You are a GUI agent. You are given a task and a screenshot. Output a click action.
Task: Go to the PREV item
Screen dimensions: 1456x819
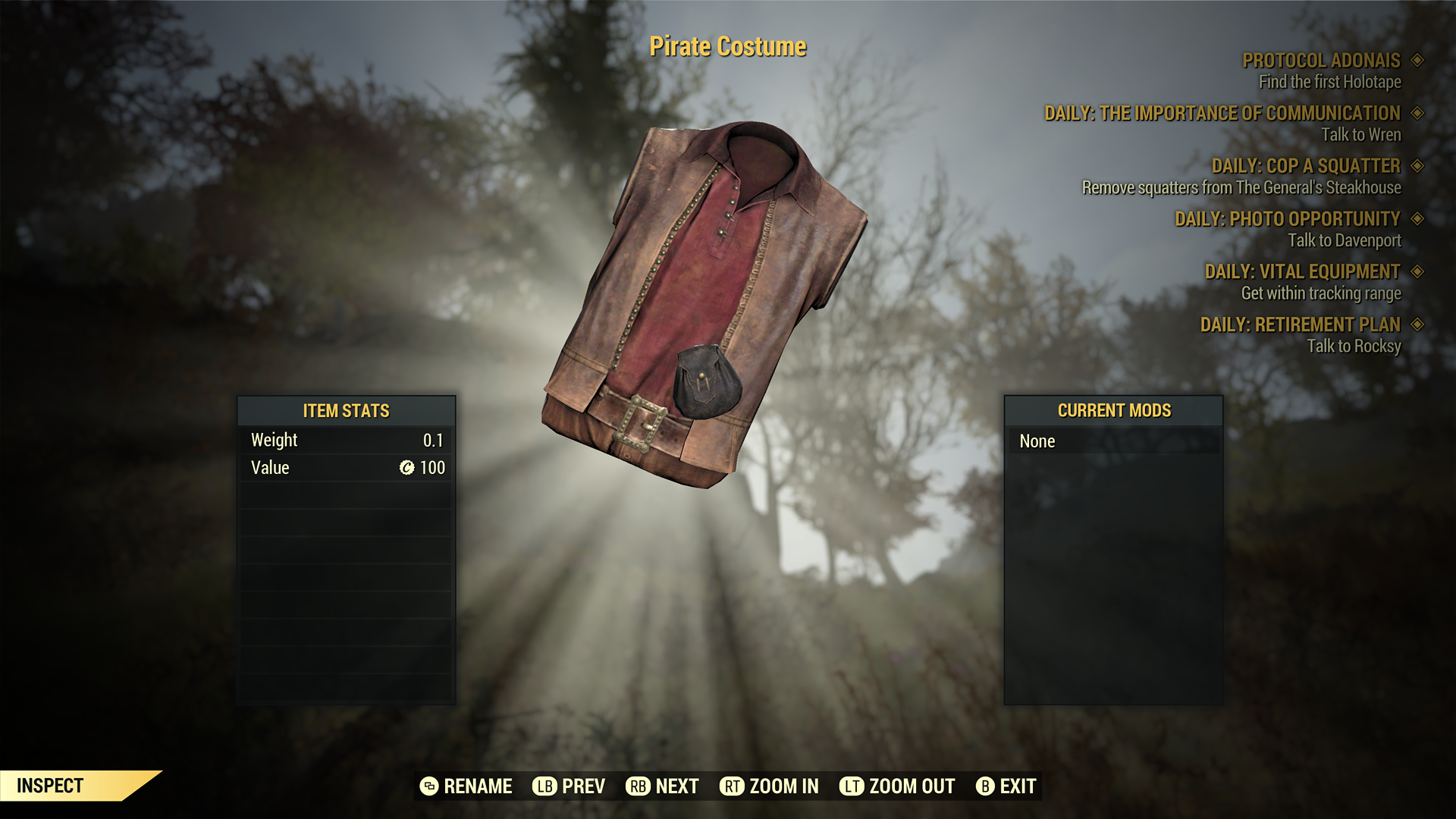(569, 786)
